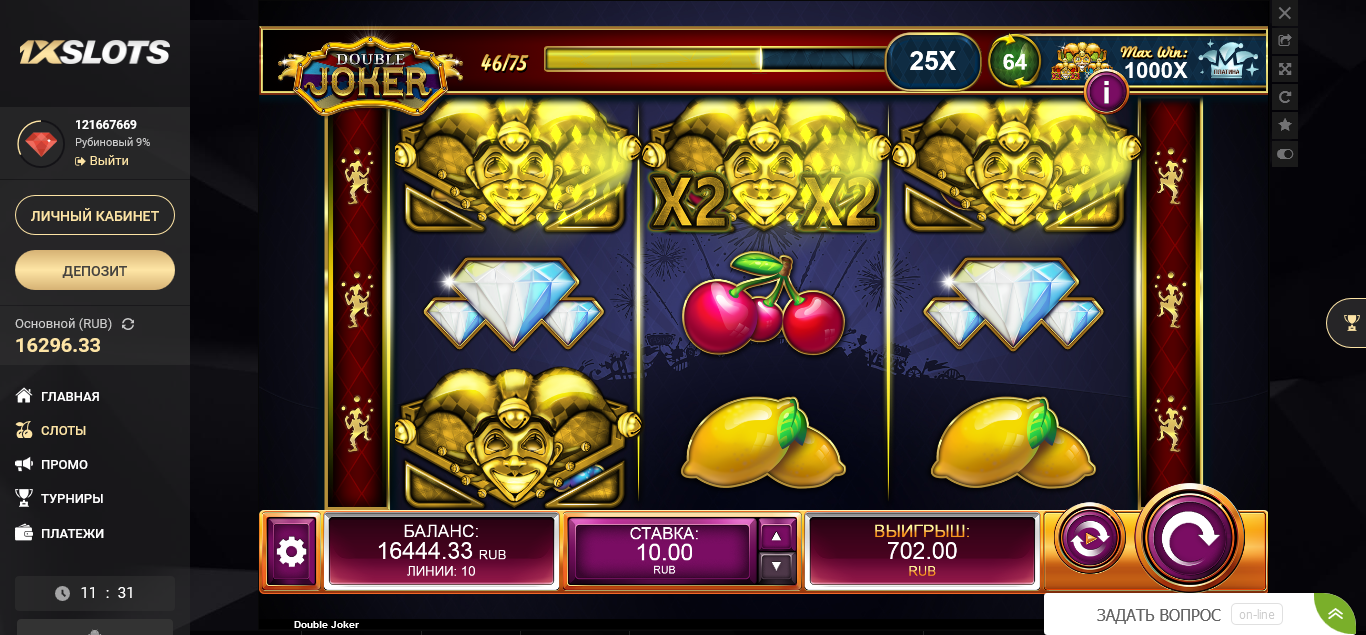This screenshot has width=1366, height=635.
Task: Close the game window with the X
Action: click(1285, 13)
